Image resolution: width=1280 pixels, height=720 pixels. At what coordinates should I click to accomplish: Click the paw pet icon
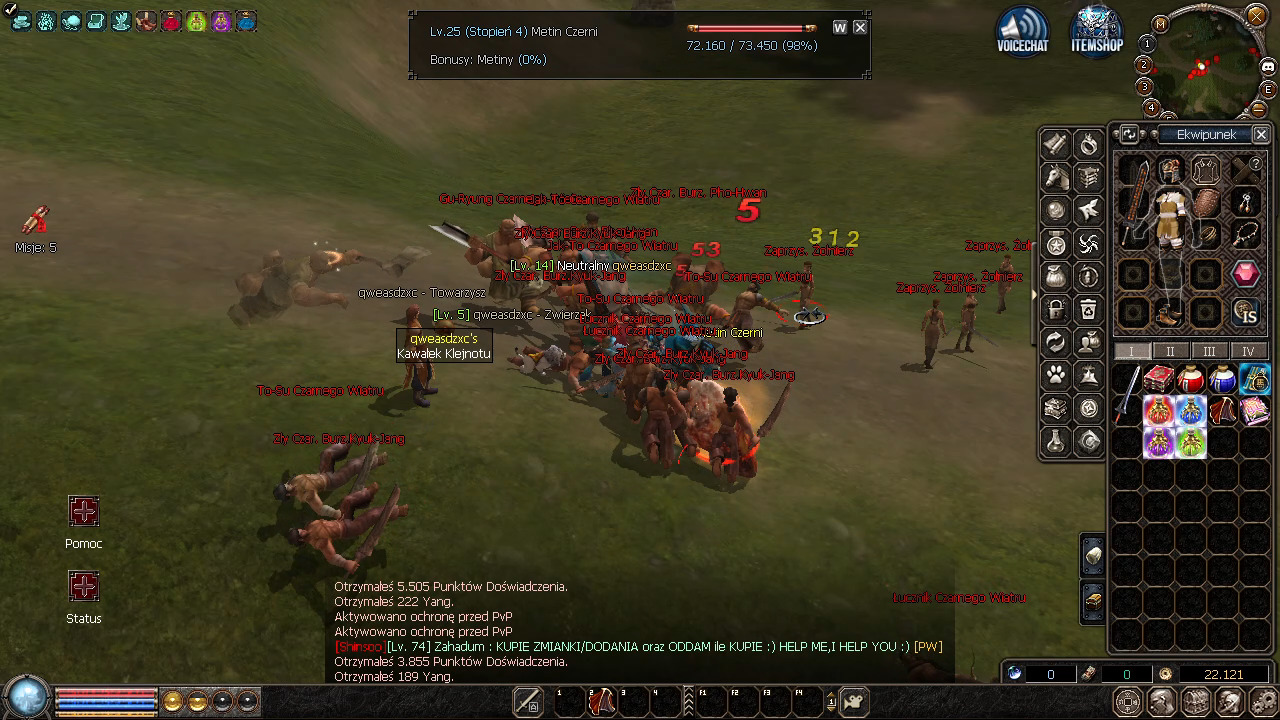(1056, 375)
